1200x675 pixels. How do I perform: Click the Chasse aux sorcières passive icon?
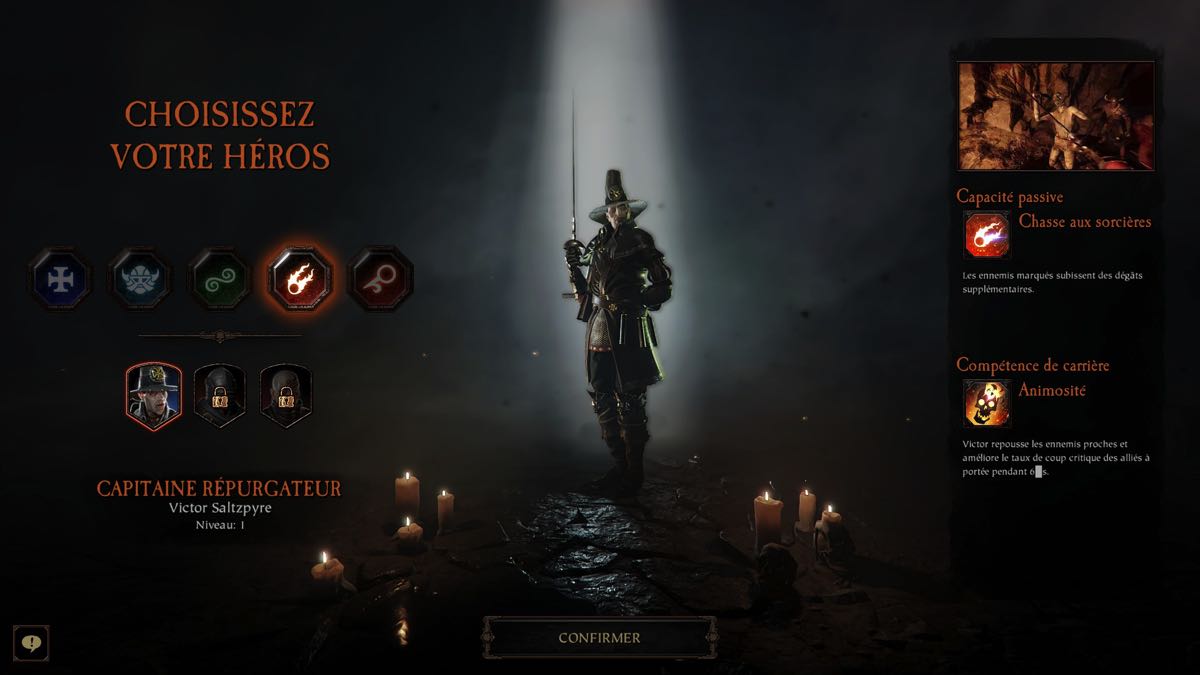[x=987, y=236]
